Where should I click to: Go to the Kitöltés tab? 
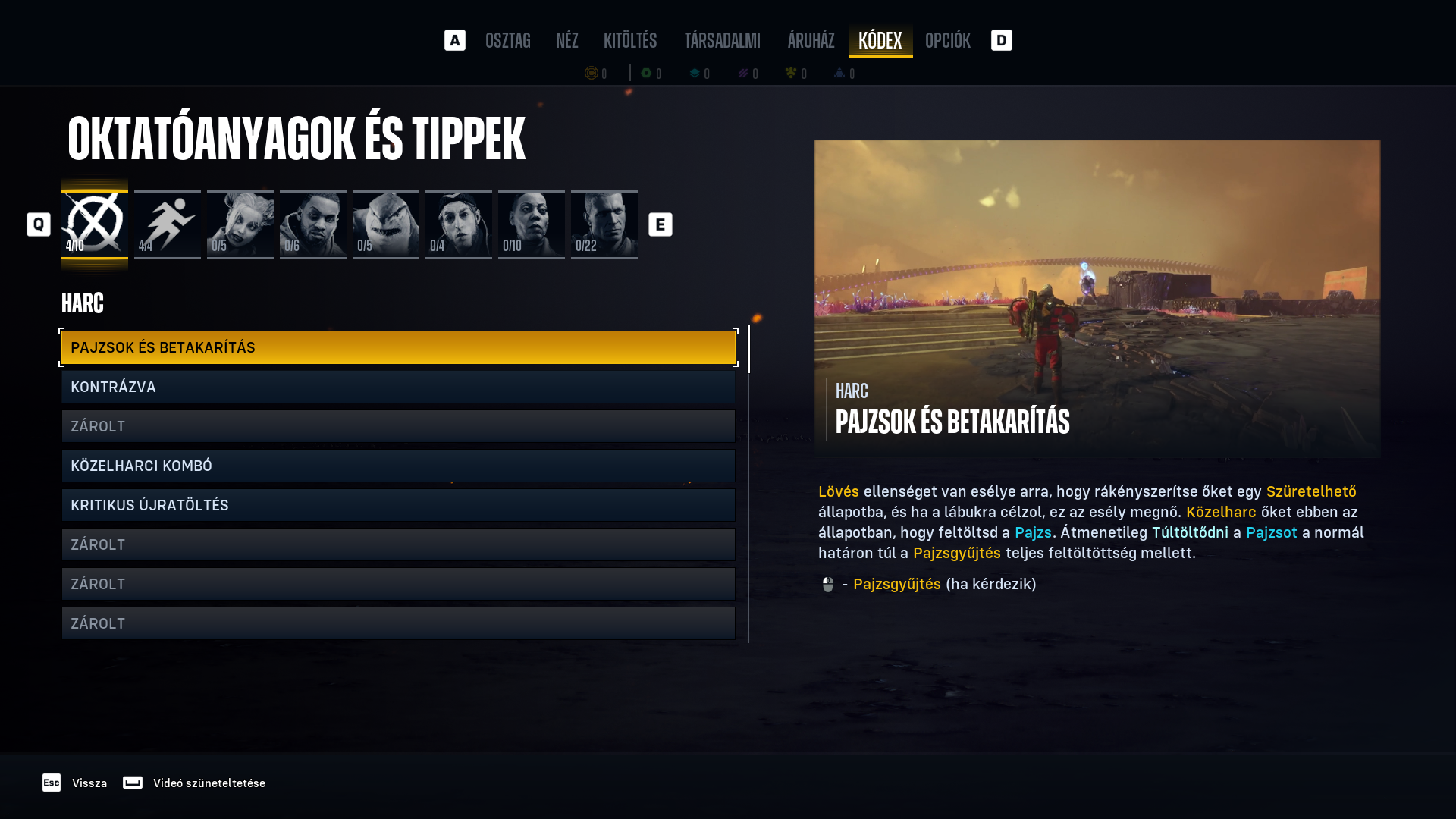(630, 40)
